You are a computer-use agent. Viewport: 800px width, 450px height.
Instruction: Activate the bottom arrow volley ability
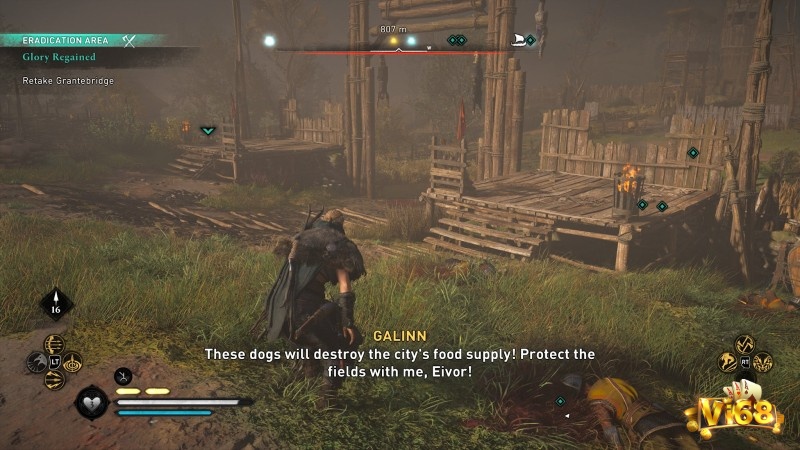(54, 381)
